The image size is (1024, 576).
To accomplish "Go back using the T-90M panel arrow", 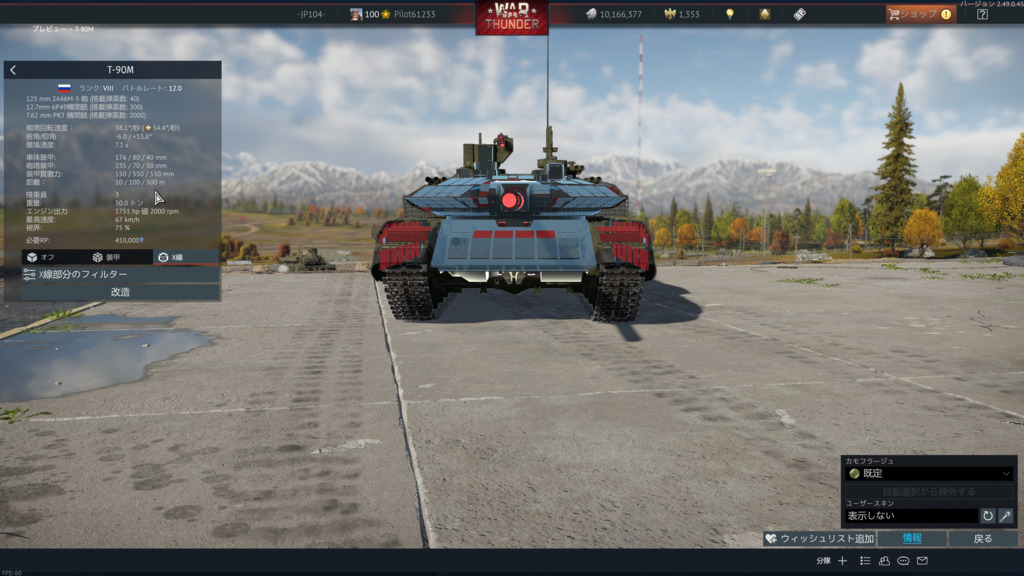I will 13,70.
